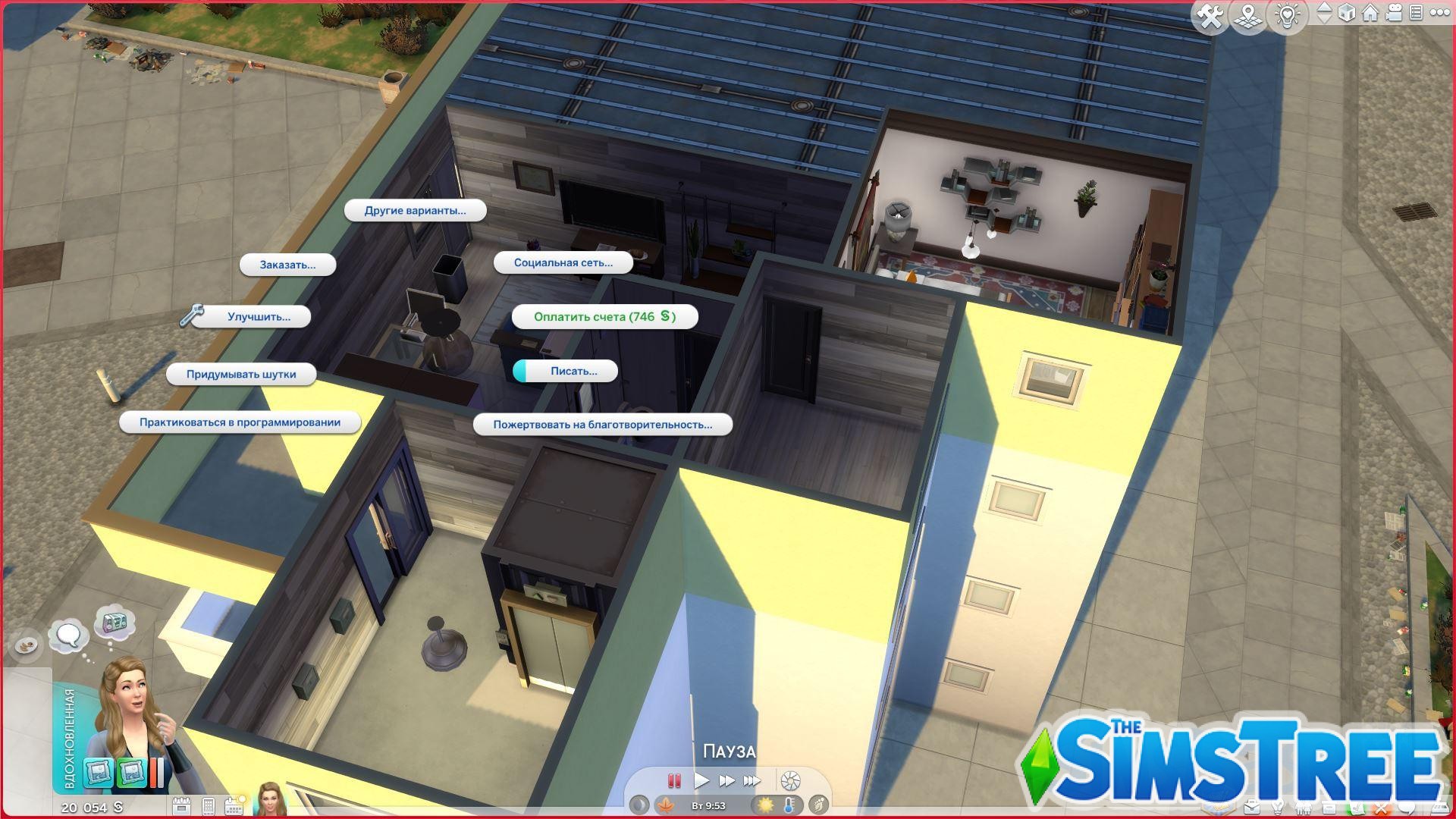Open the Sim's phone icon in bottom bar
This screenshot has height=819, width=1456.
tap(209, 805)
